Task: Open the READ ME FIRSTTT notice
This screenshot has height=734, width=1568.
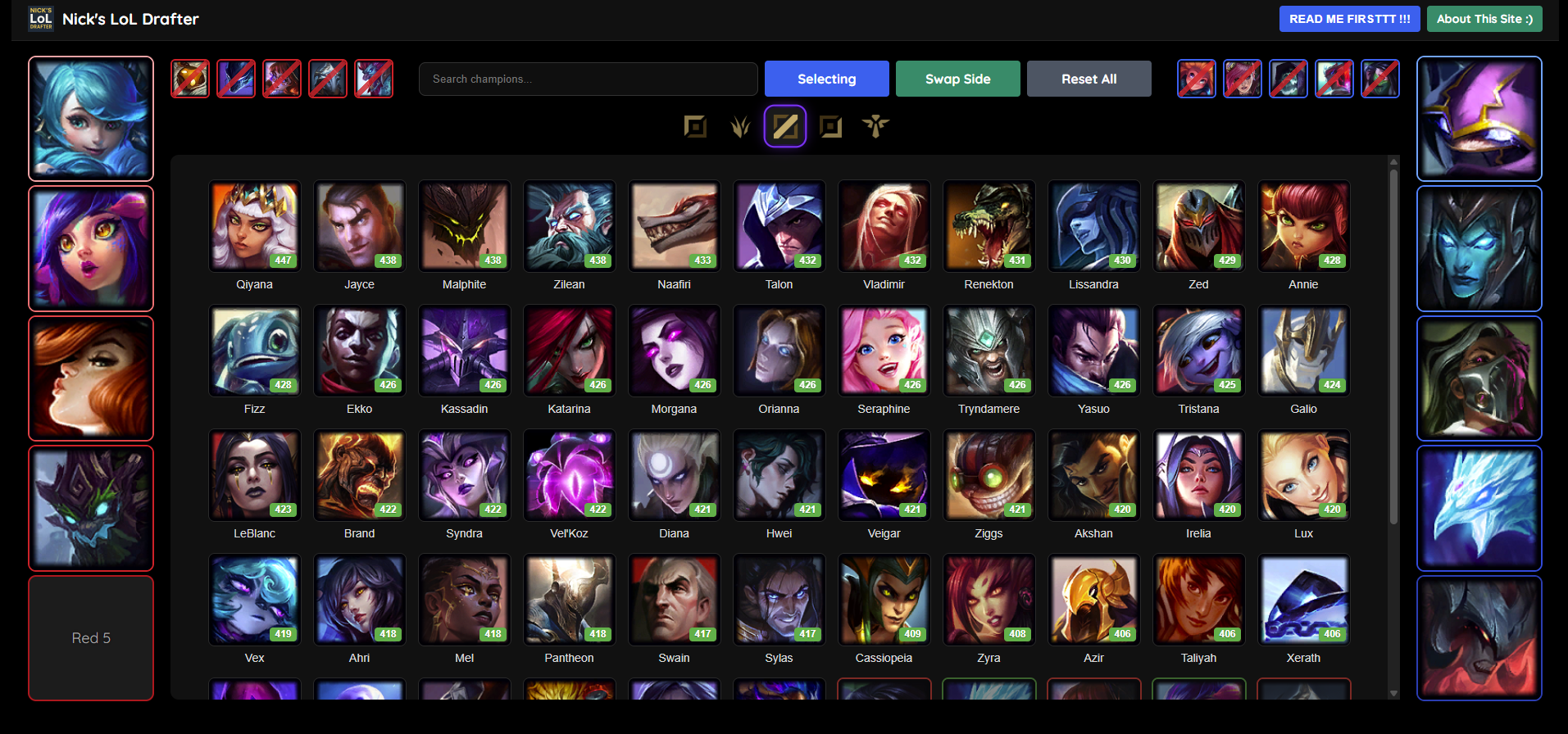Action: pyautogui.click(x=1349, y=18)
